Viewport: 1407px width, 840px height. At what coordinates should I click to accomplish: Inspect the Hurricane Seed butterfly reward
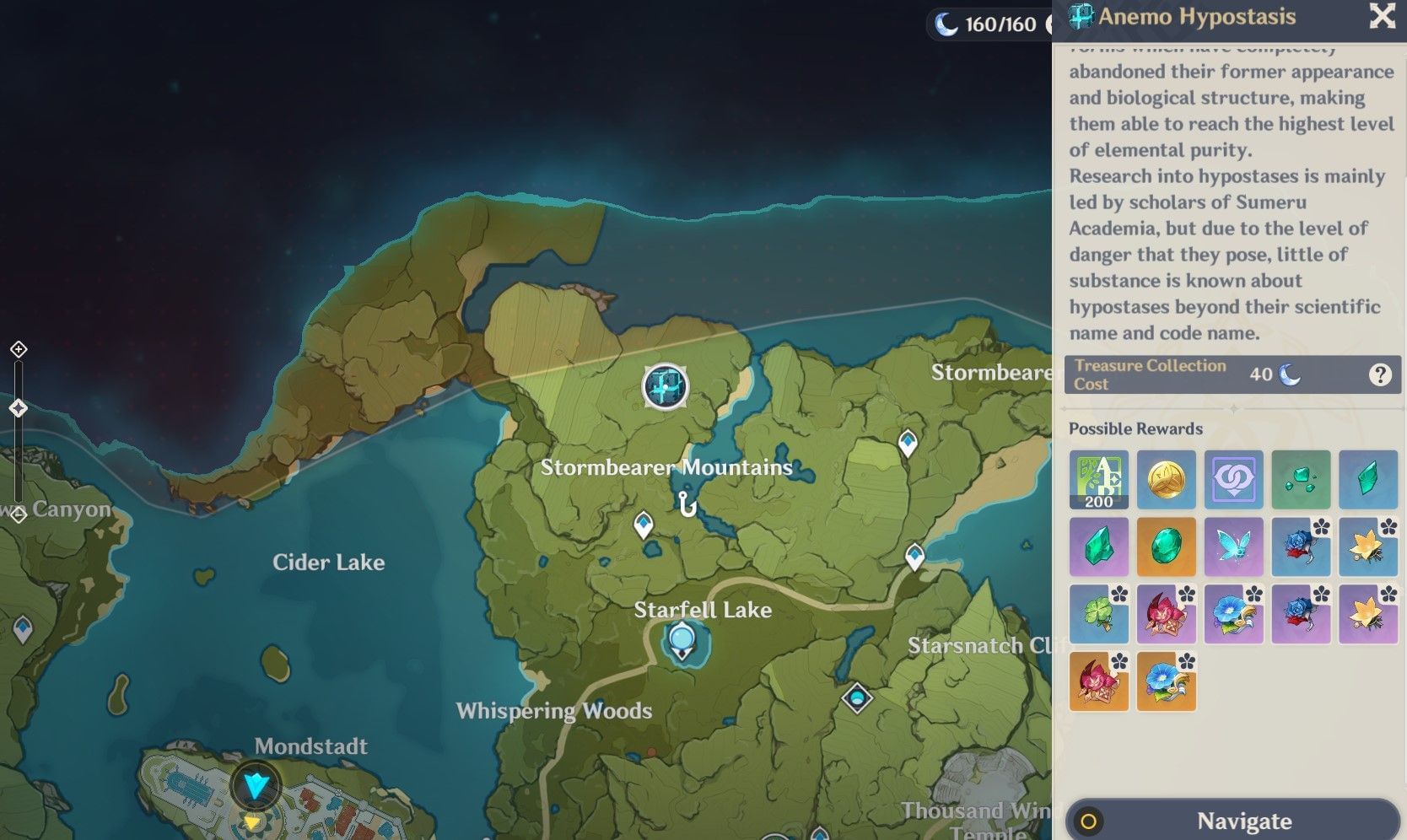[x=1233, y=547]
